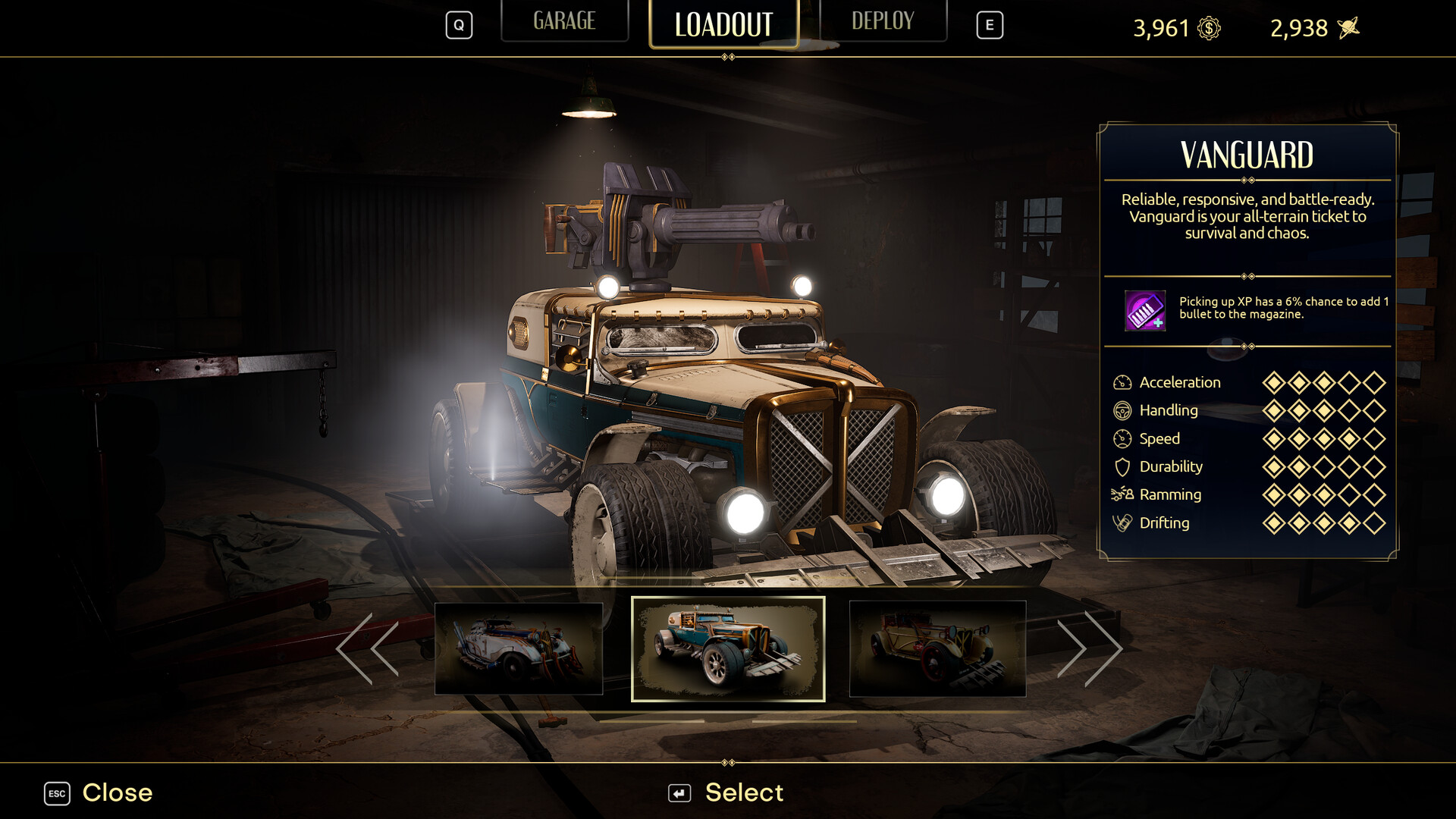
Task: Go to the Deploy tab
Action: [883, 21]
